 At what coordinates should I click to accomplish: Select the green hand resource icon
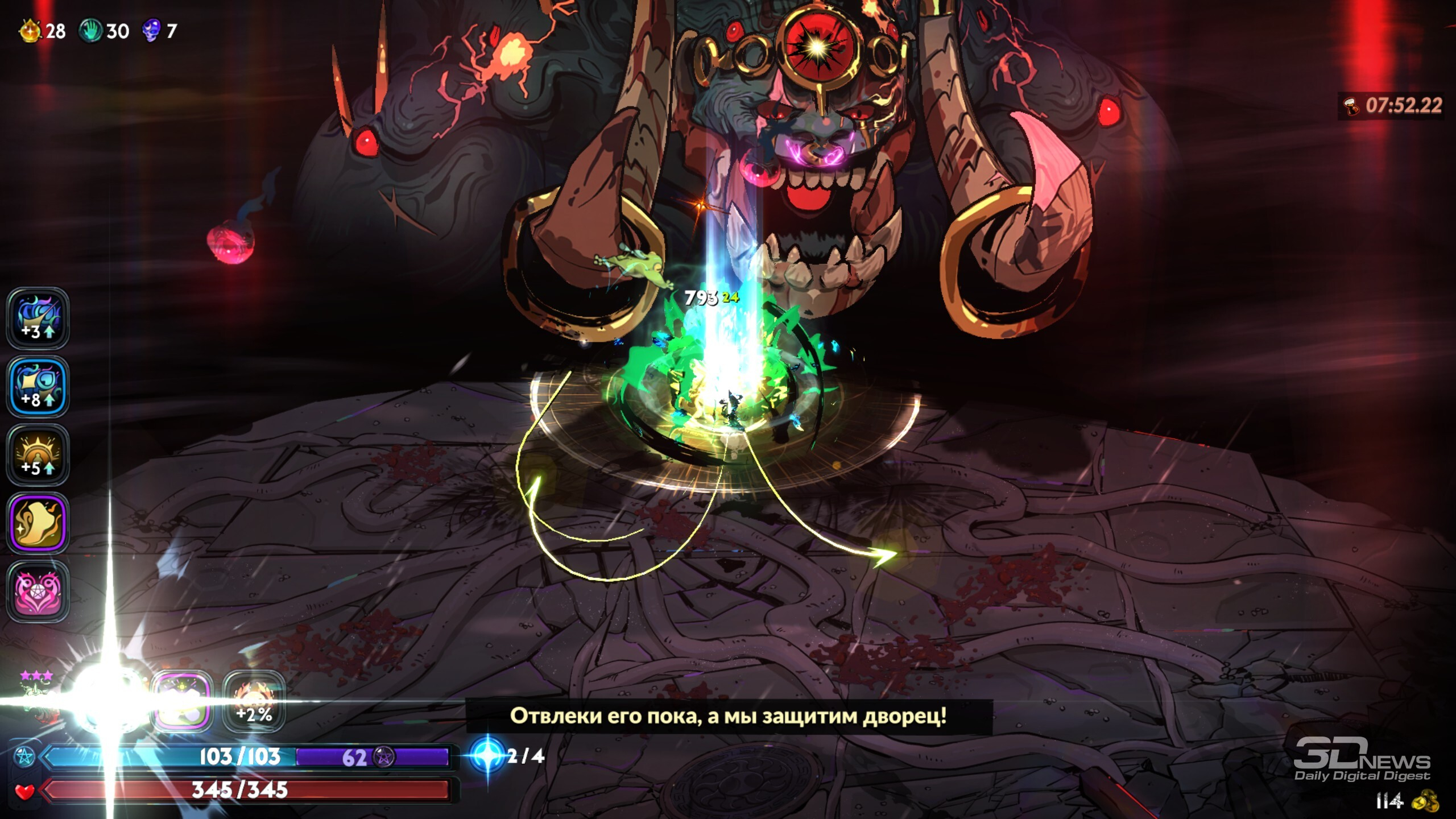(x=90, y=31)
